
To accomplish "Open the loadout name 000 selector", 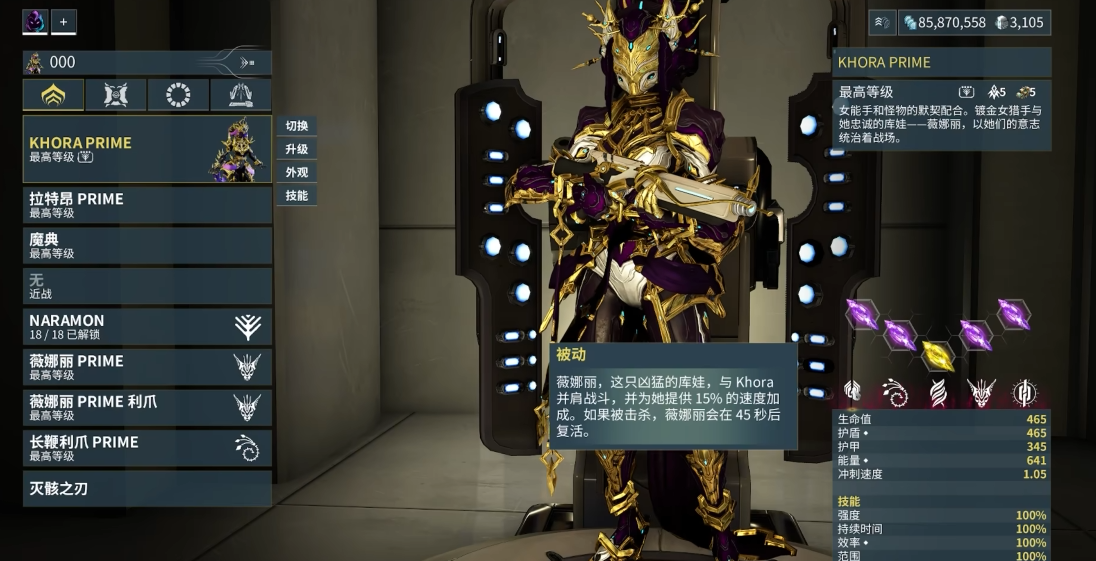I will point(147,62).
